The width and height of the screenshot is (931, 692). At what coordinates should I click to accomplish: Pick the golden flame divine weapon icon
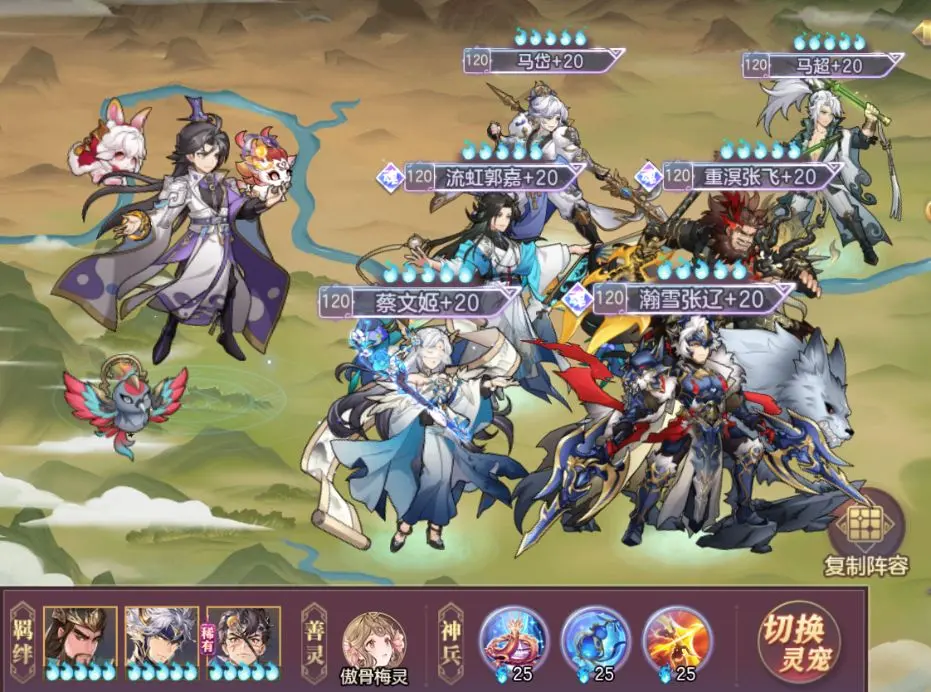(678, 637)
